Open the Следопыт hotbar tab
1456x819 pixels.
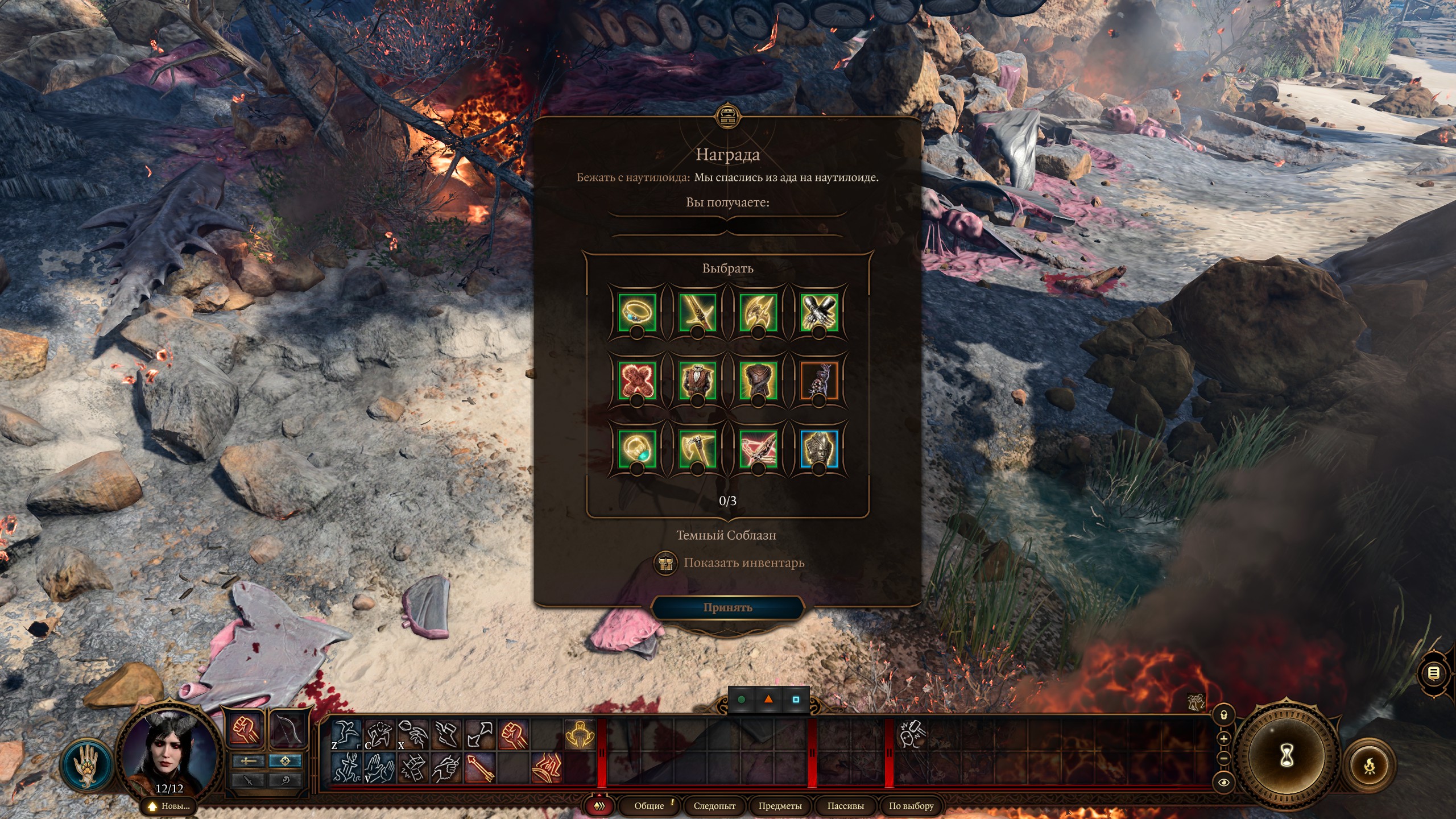click(x=714, y=806)
